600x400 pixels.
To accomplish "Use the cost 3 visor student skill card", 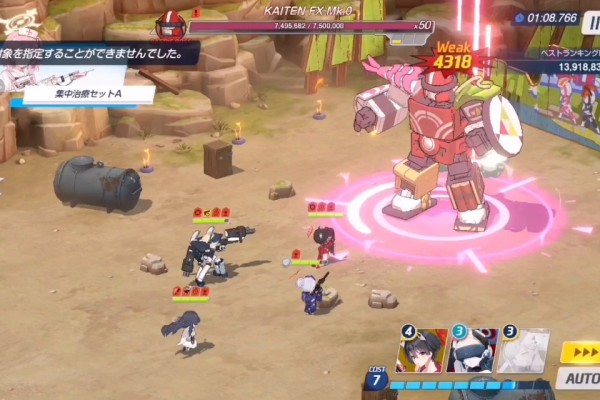I will [472, 351].
